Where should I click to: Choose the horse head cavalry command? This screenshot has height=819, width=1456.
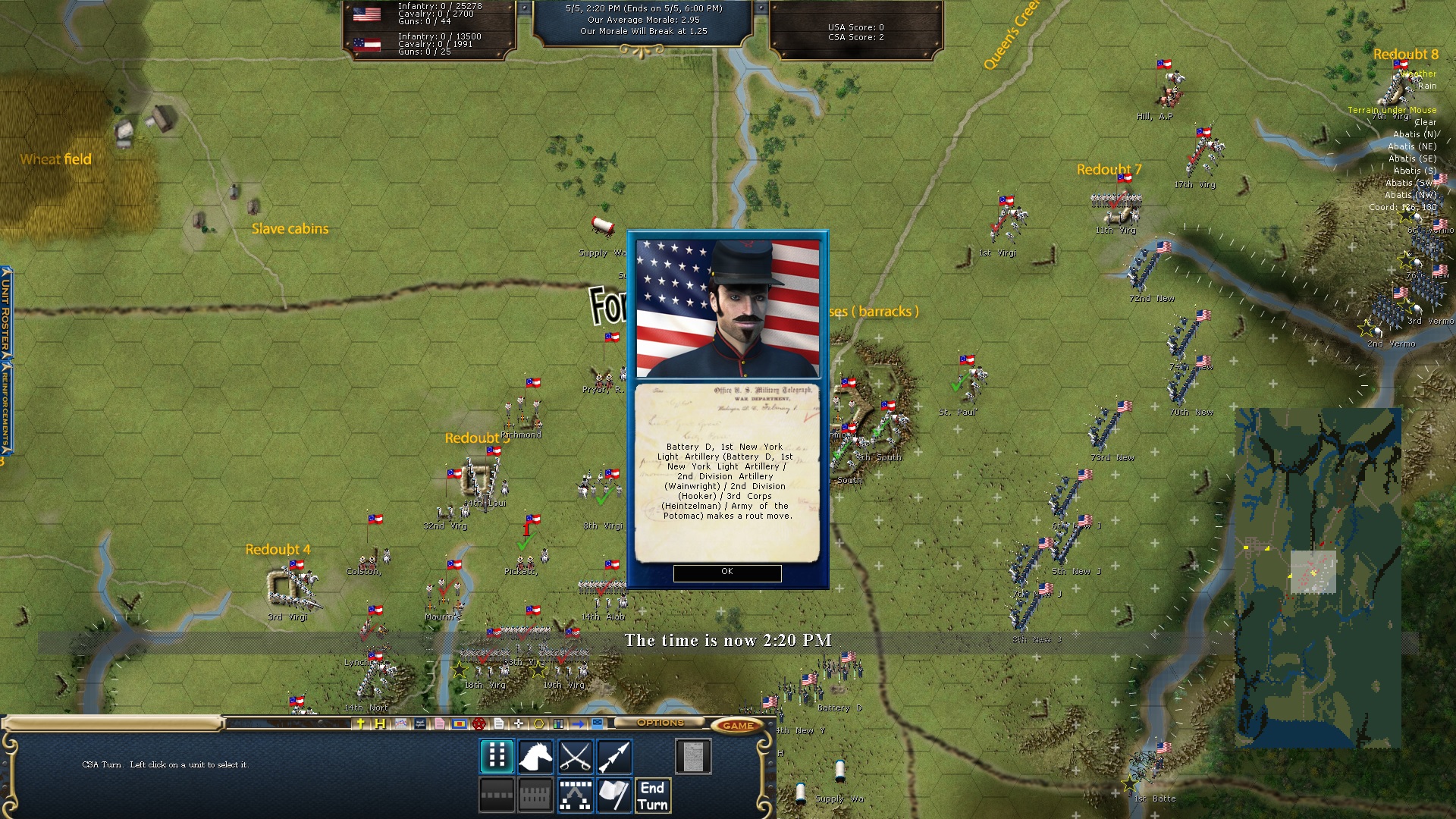[x=535, y=756]
